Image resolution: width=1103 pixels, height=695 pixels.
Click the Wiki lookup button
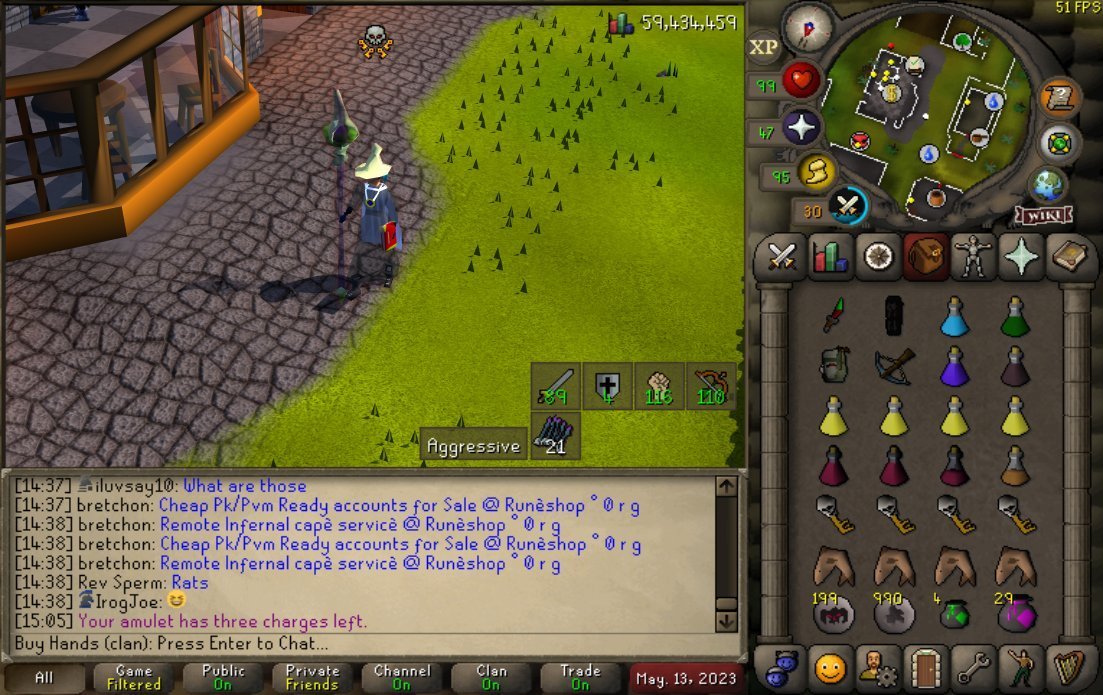tap(1043, 215)
